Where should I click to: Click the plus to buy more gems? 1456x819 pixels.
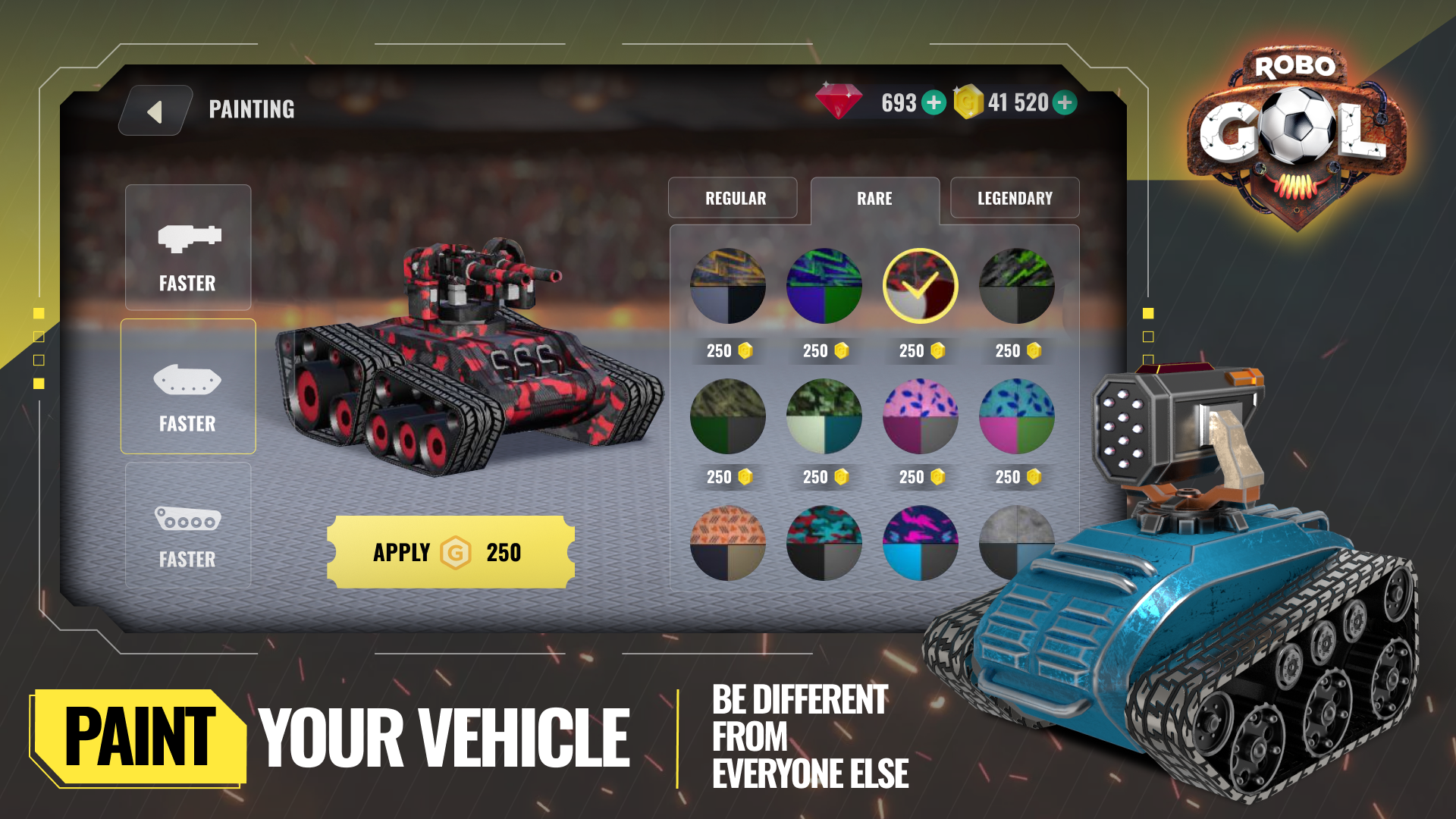[934, 101]
